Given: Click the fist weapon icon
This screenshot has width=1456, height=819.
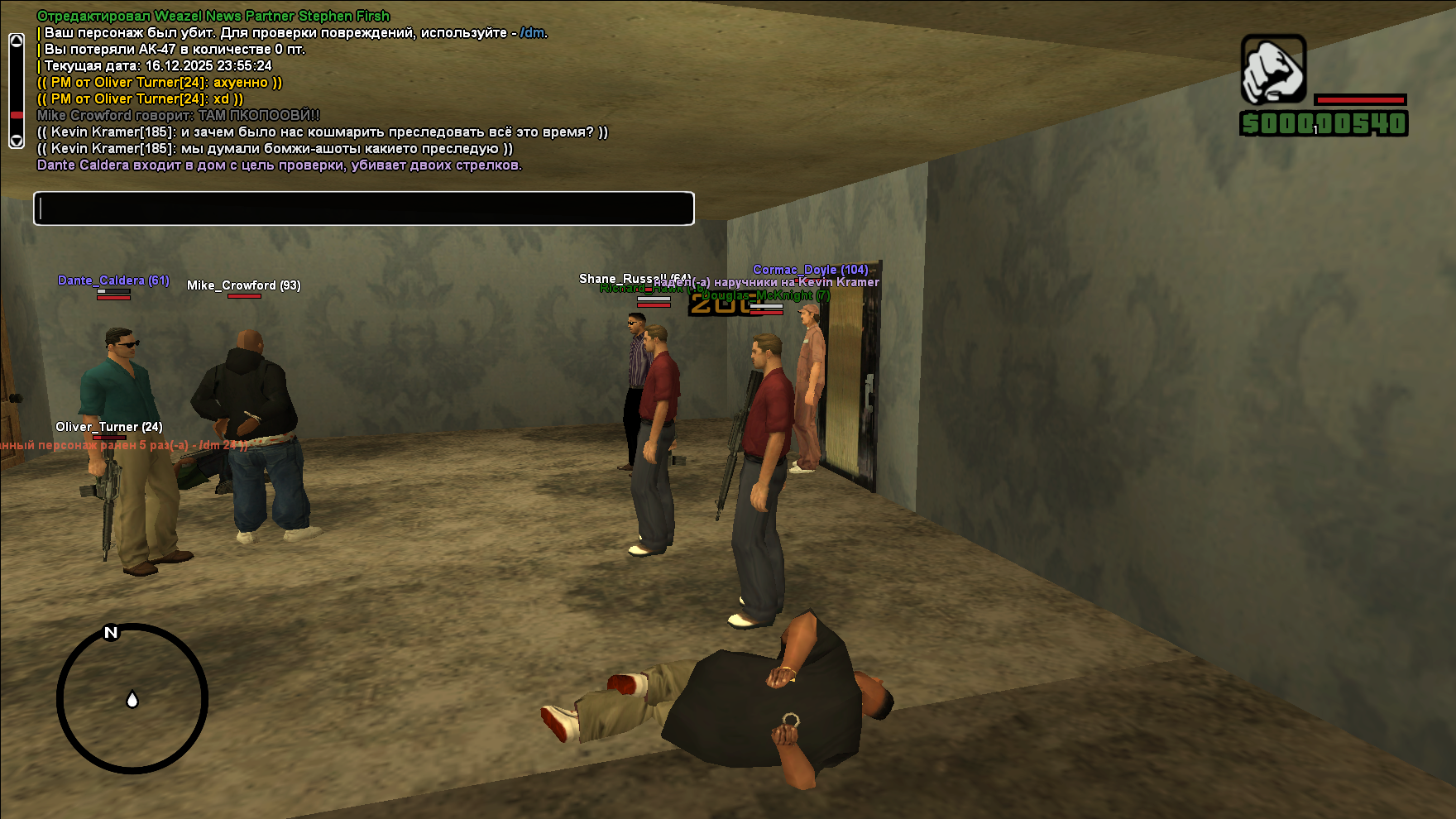Looking at the screenshot, I should click(1273, 69).
